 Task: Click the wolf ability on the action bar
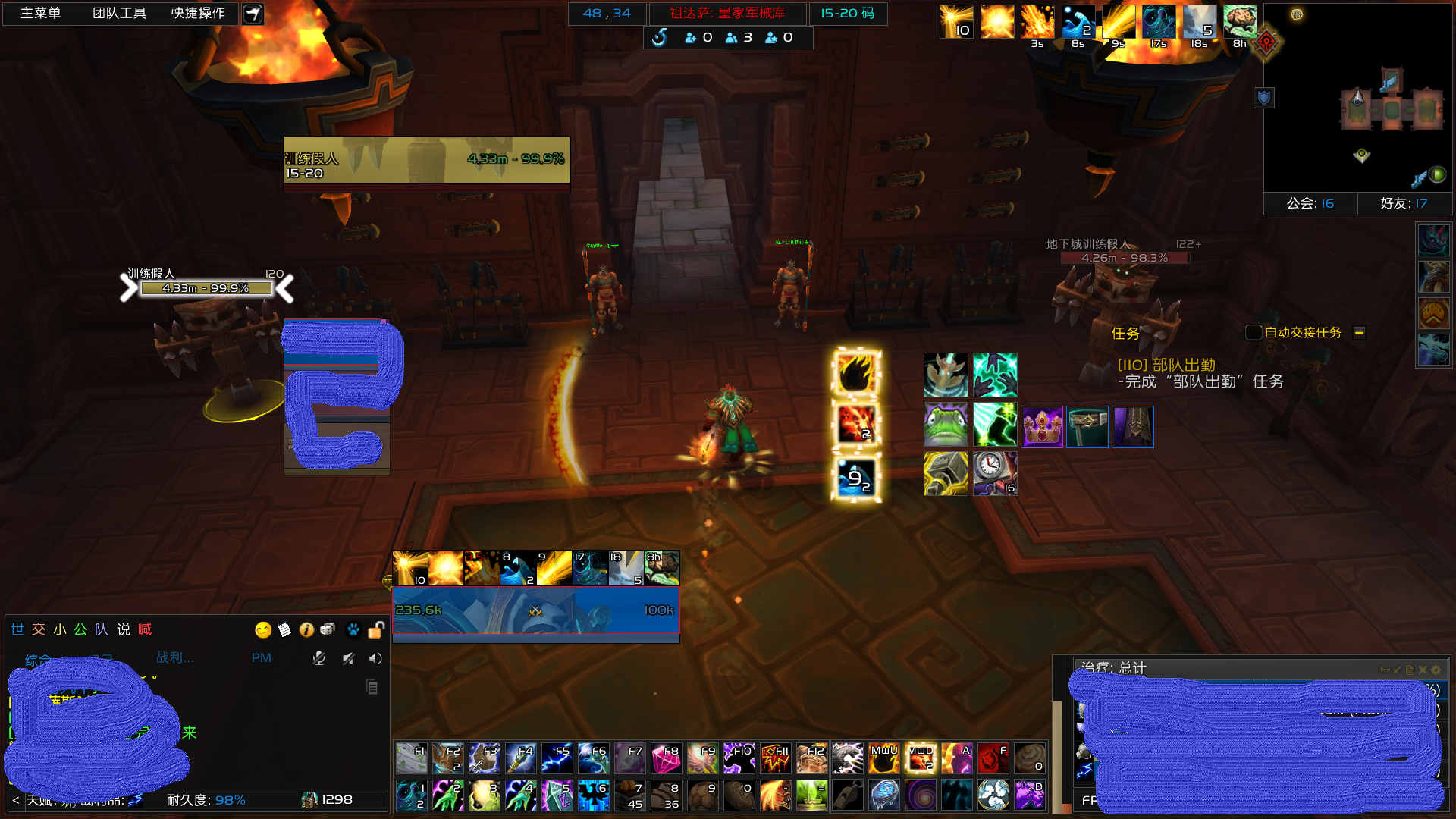point(847,758)
